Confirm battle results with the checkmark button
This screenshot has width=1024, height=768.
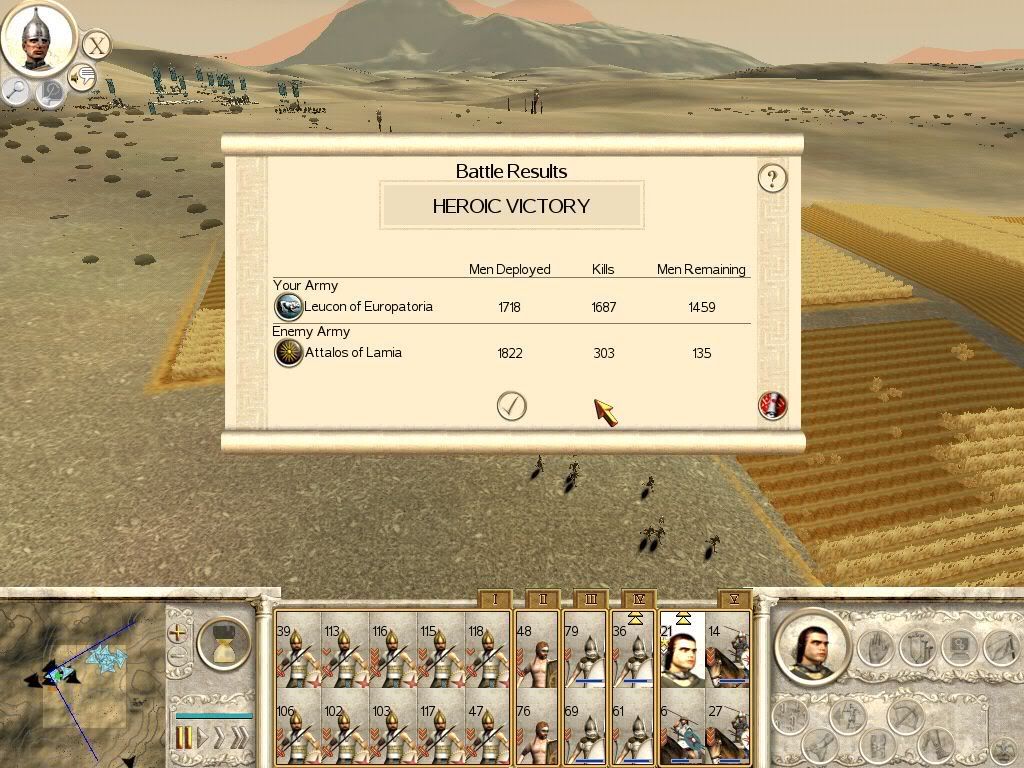(512, 406)
